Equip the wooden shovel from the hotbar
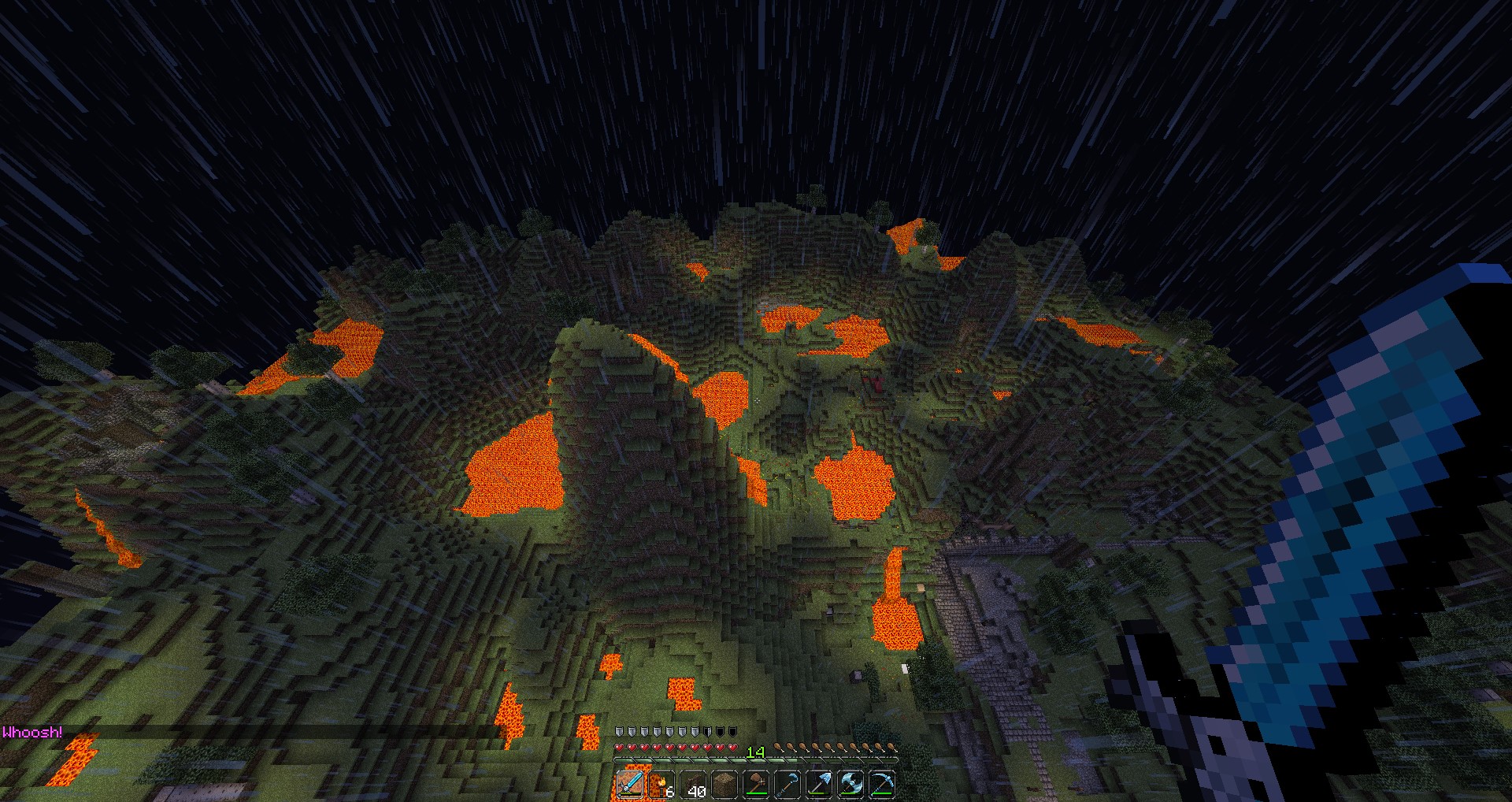This screenshot has height=802, width=1512. (x=756, y=785)
